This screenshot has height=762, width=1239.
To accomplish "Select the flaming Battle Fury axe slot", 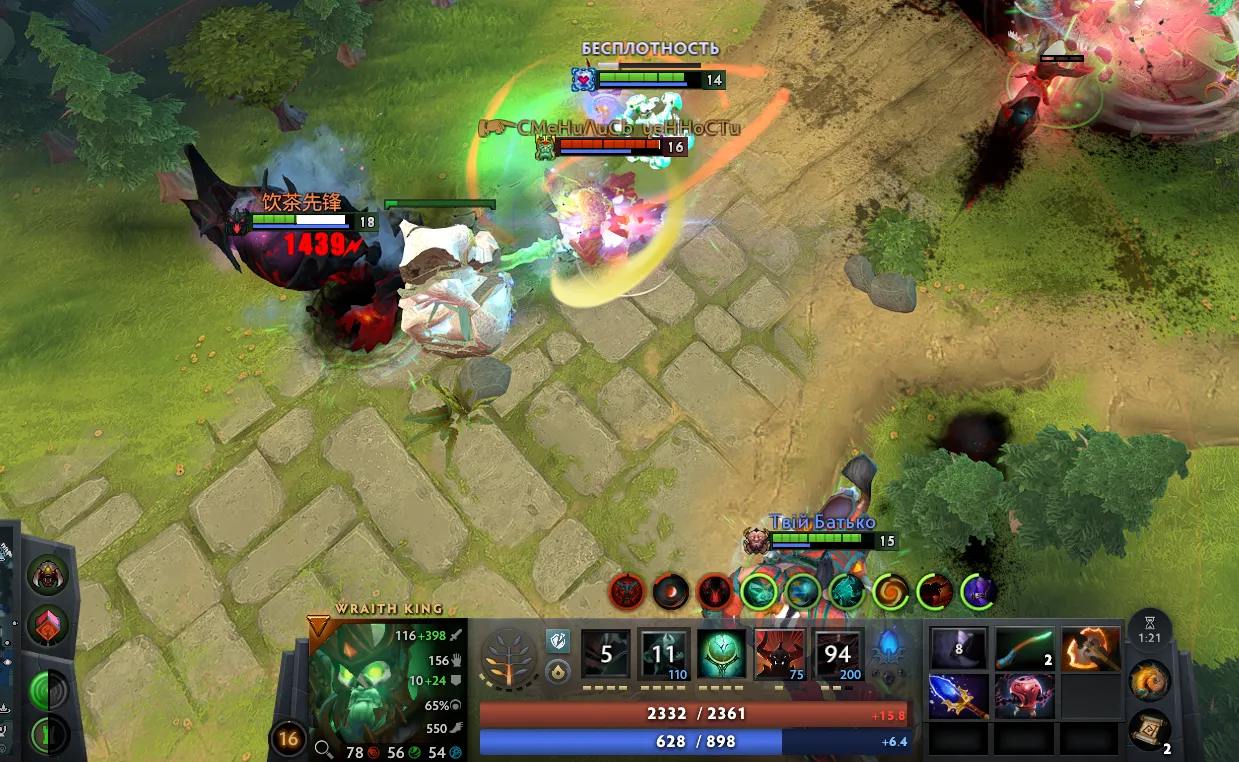I will pos(1089,648).
